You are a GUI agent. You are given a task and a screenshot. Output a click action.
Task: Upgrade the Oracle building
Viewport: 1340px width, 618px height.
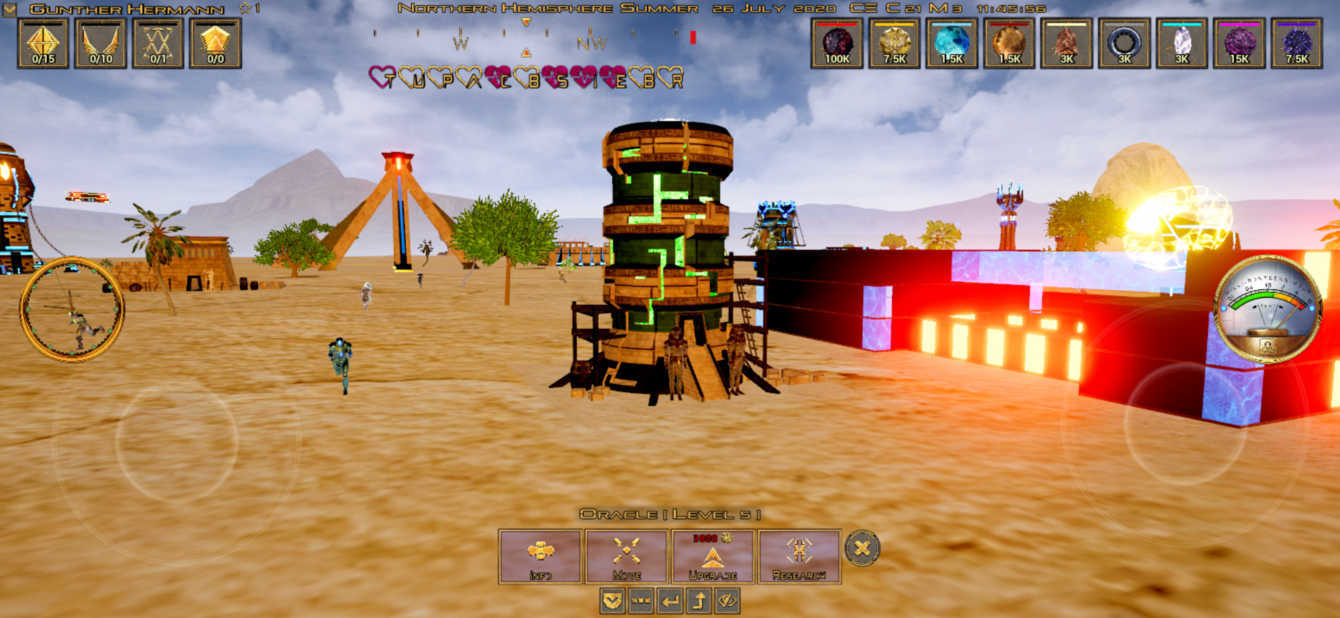pos(713,556)
